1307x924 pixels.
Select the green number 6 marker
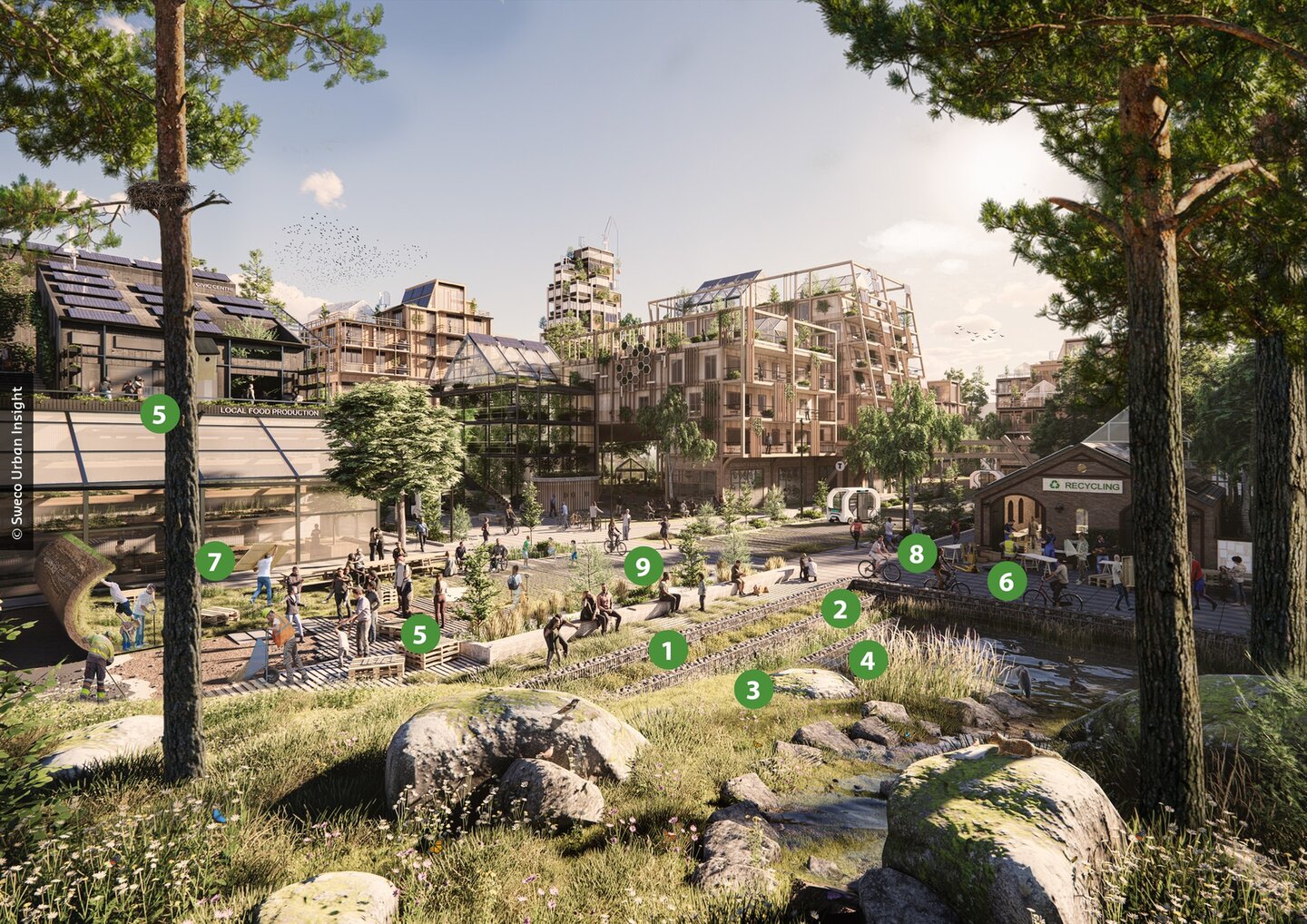coord(1007,581)
